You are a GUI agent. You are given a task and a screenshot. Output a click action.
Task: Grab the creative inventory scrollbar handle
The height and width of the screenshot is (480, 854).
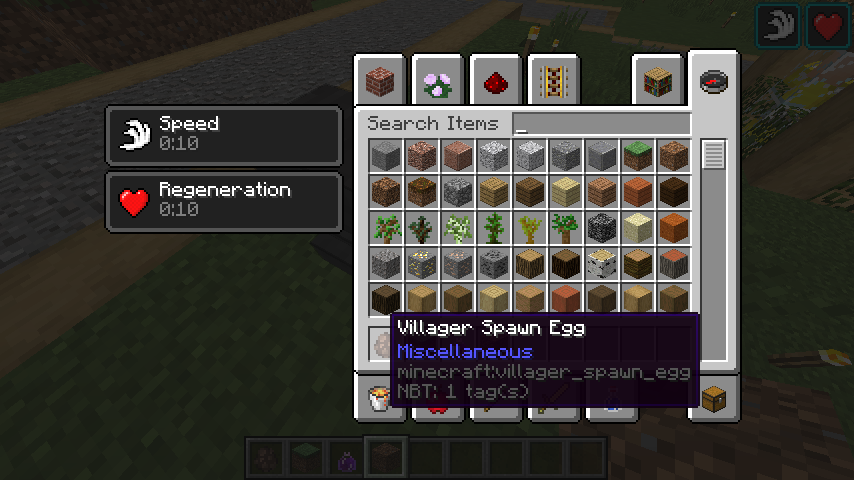[713, 156]
